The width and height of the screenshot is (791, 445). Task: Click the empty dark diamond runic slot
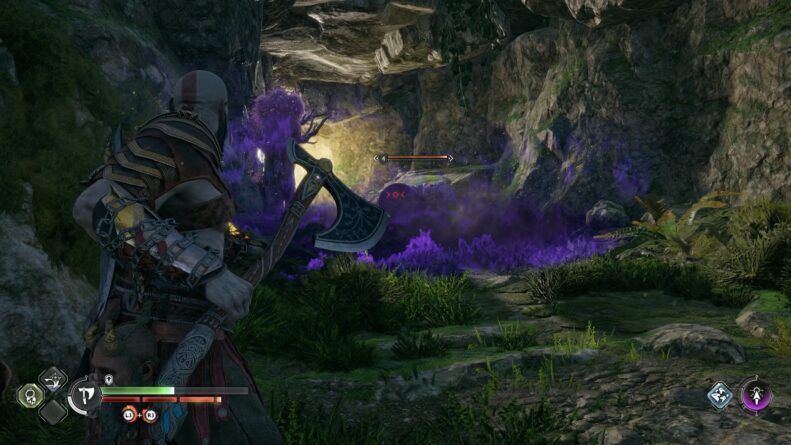point(54,412)
